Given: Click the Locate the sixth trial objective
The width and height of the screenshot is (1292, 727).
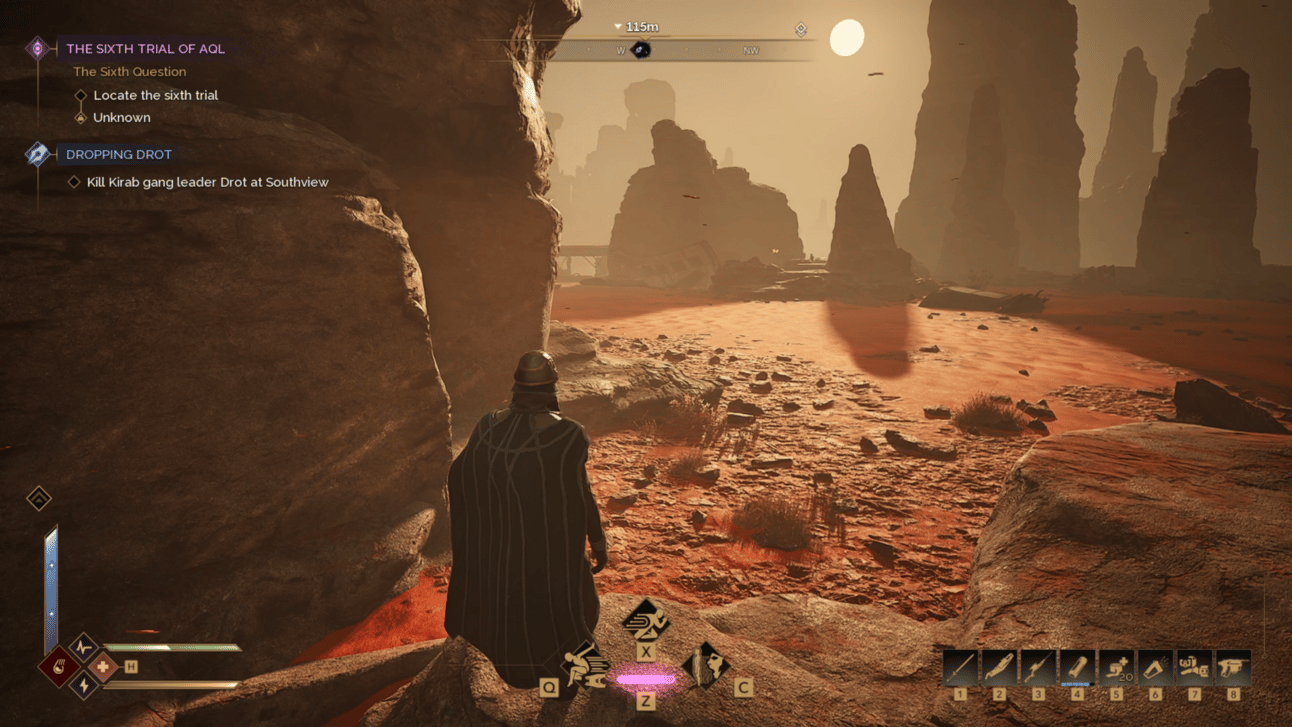Looking at the screenshot, I should point(155,95).
